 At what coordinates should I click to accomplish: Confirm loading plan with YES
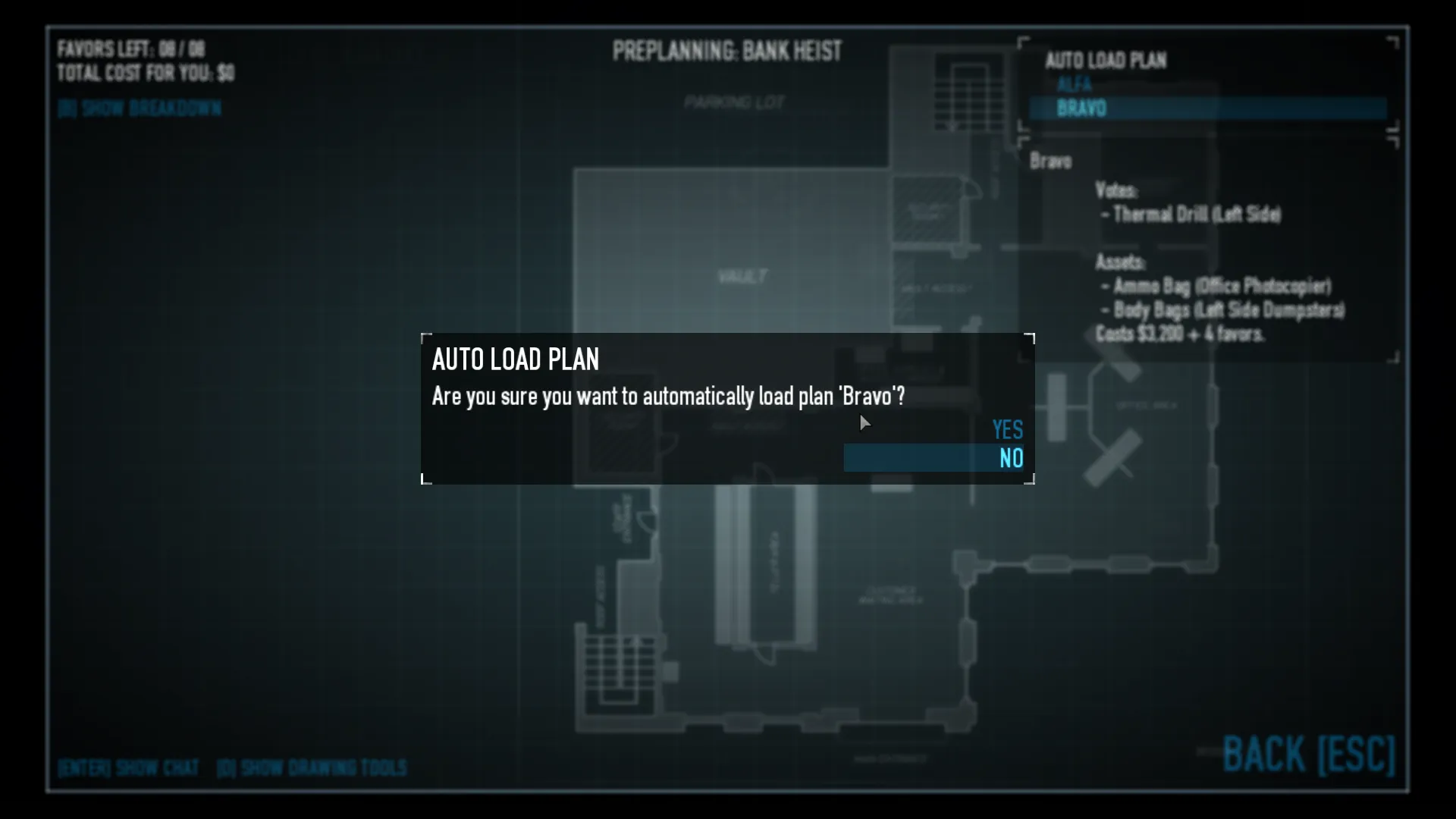pos(1007,430)
